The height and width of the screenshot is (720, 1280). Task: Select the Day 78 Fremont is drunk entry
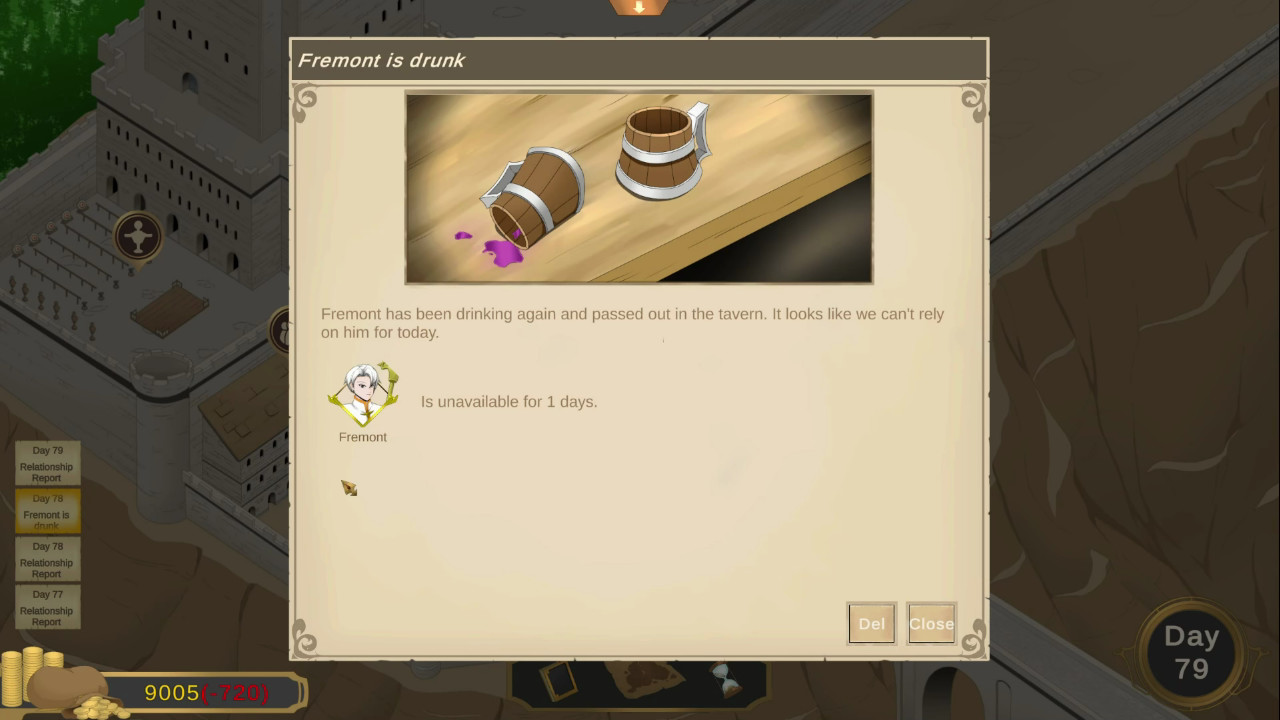click(x=46, y=511)
